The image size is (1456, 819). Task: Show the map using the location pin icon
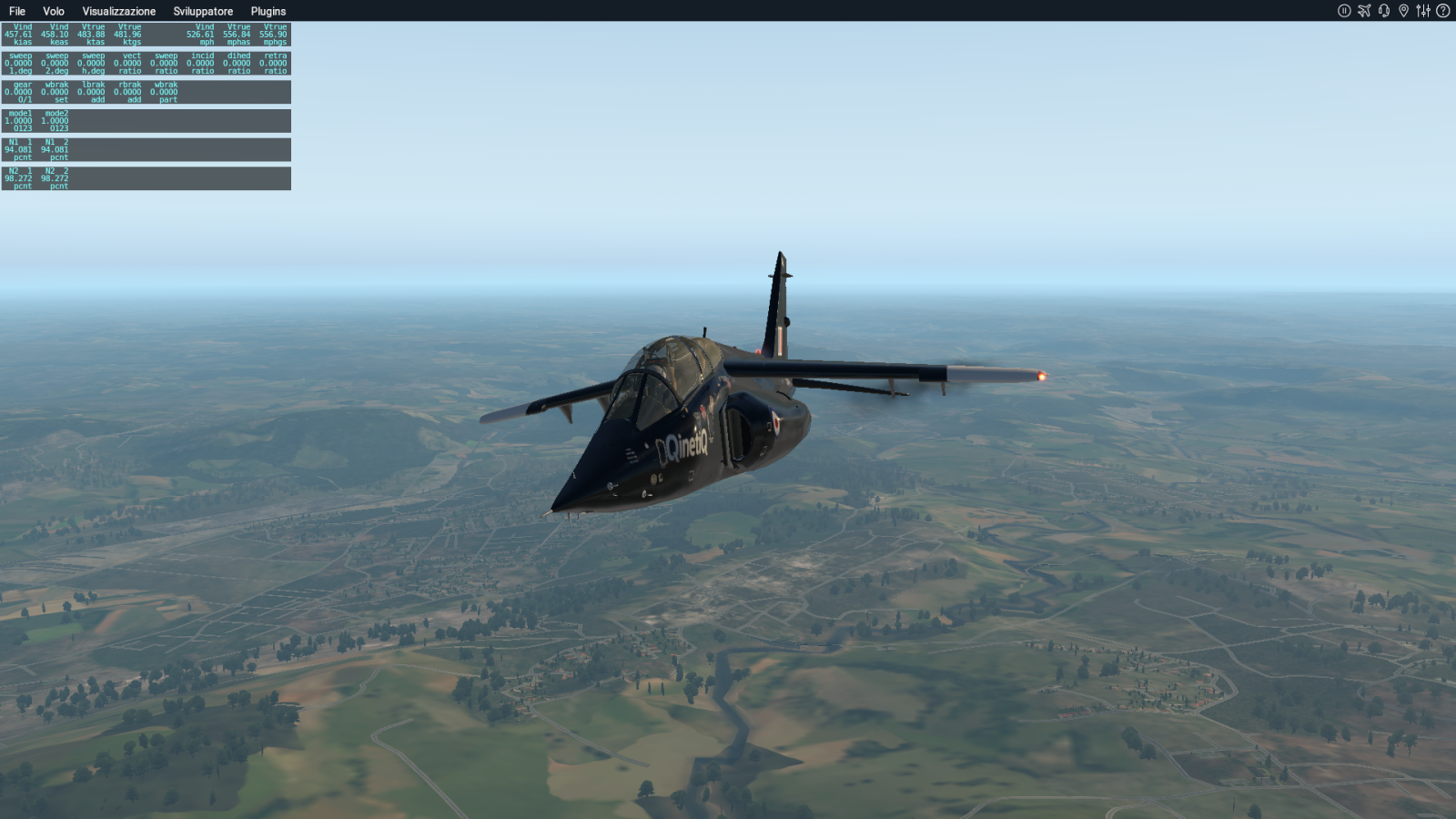point(1403,11)
